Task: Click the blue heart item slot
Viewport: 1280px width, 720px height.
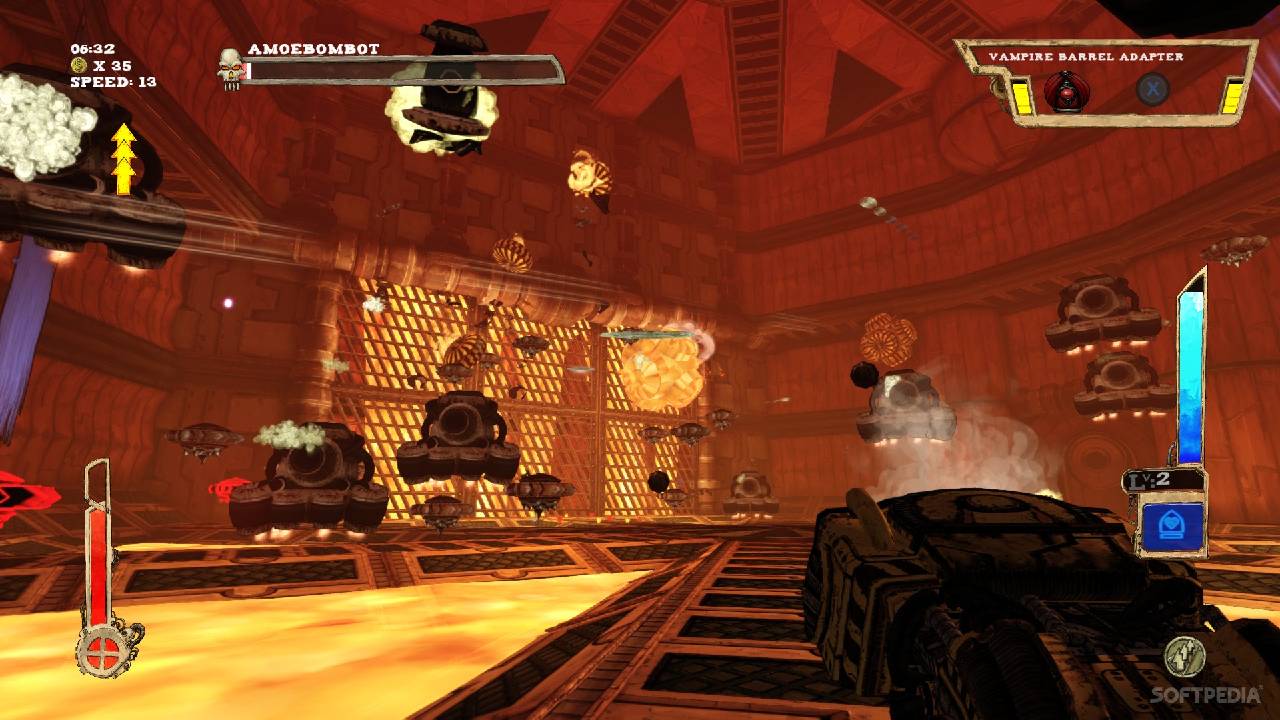Action: click(1172, 526)
